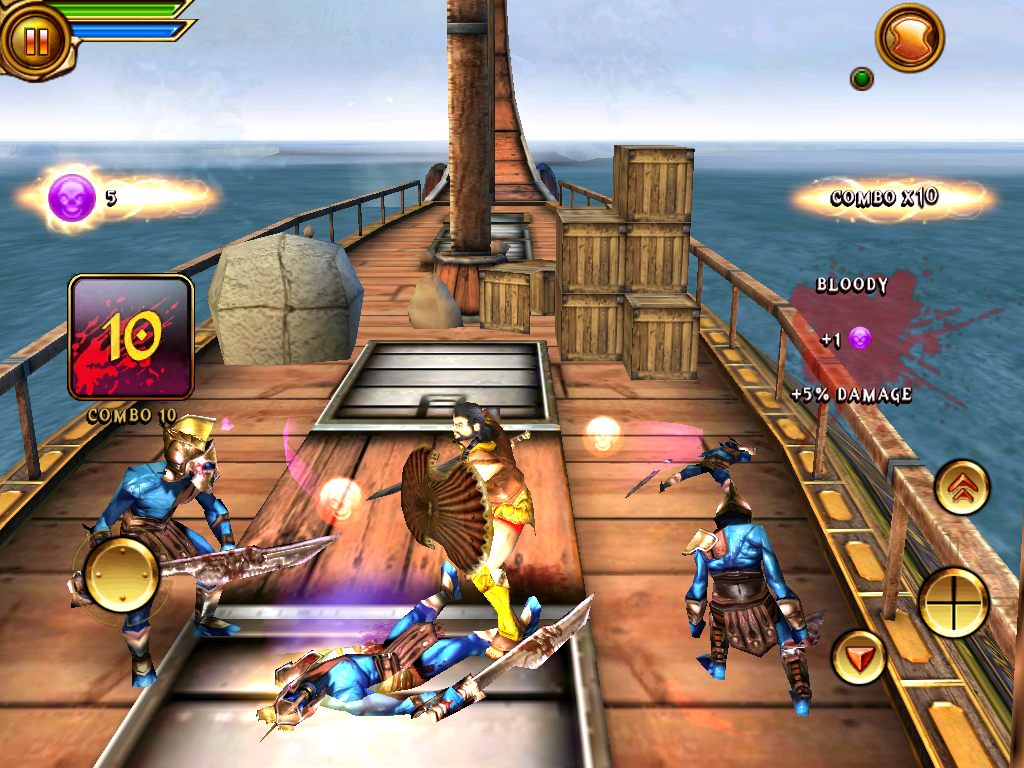Tap the red down-arrow action button
This screenshot has width=1024, height=768.
pos(859,657)
